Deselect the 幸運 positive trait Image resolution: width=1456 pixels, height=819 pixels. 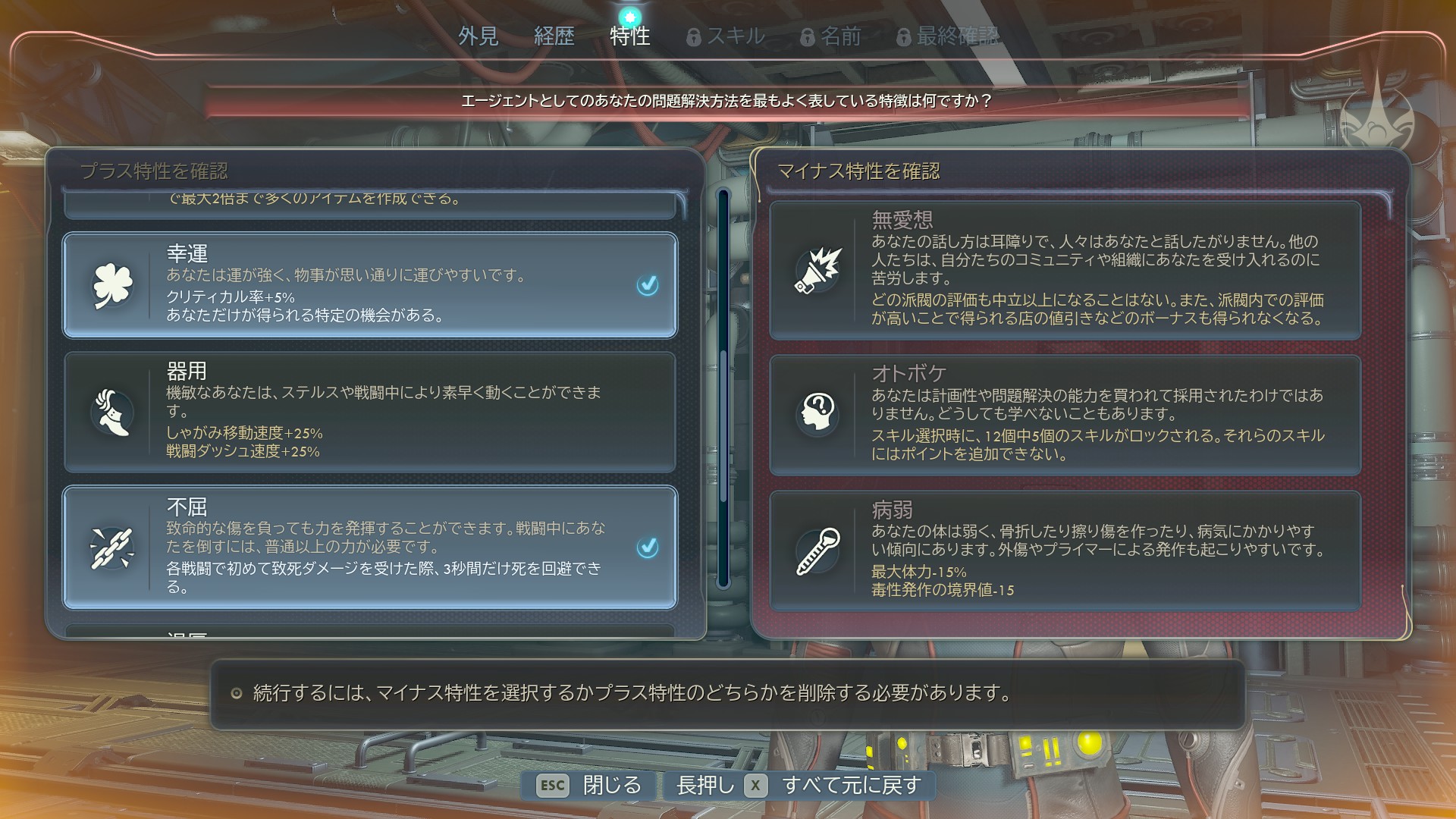[x=369, y=284]
